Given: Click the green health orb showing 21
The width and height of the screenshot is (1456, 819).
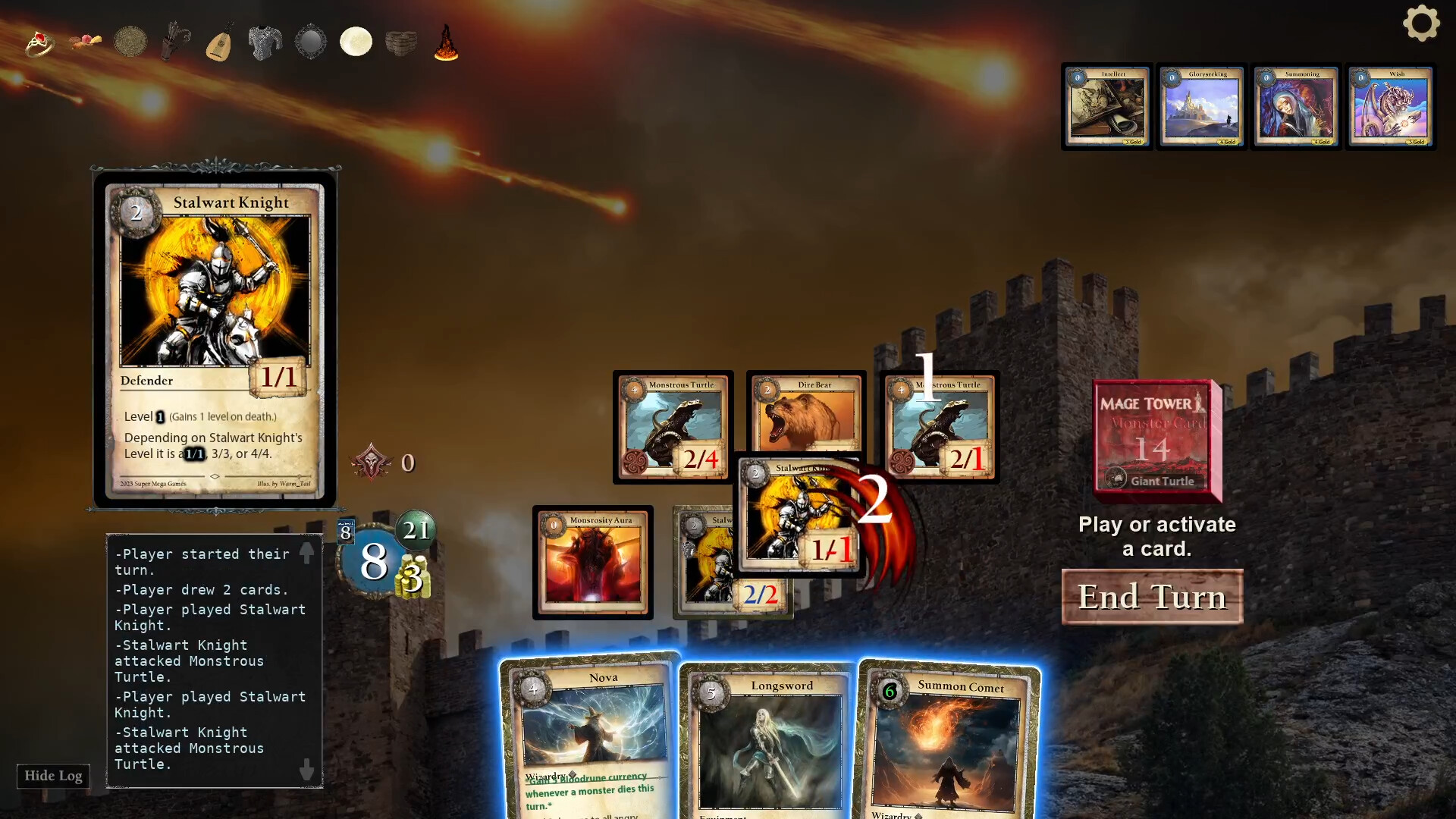Looking at the screenshot, I should [x=416, y=530].
